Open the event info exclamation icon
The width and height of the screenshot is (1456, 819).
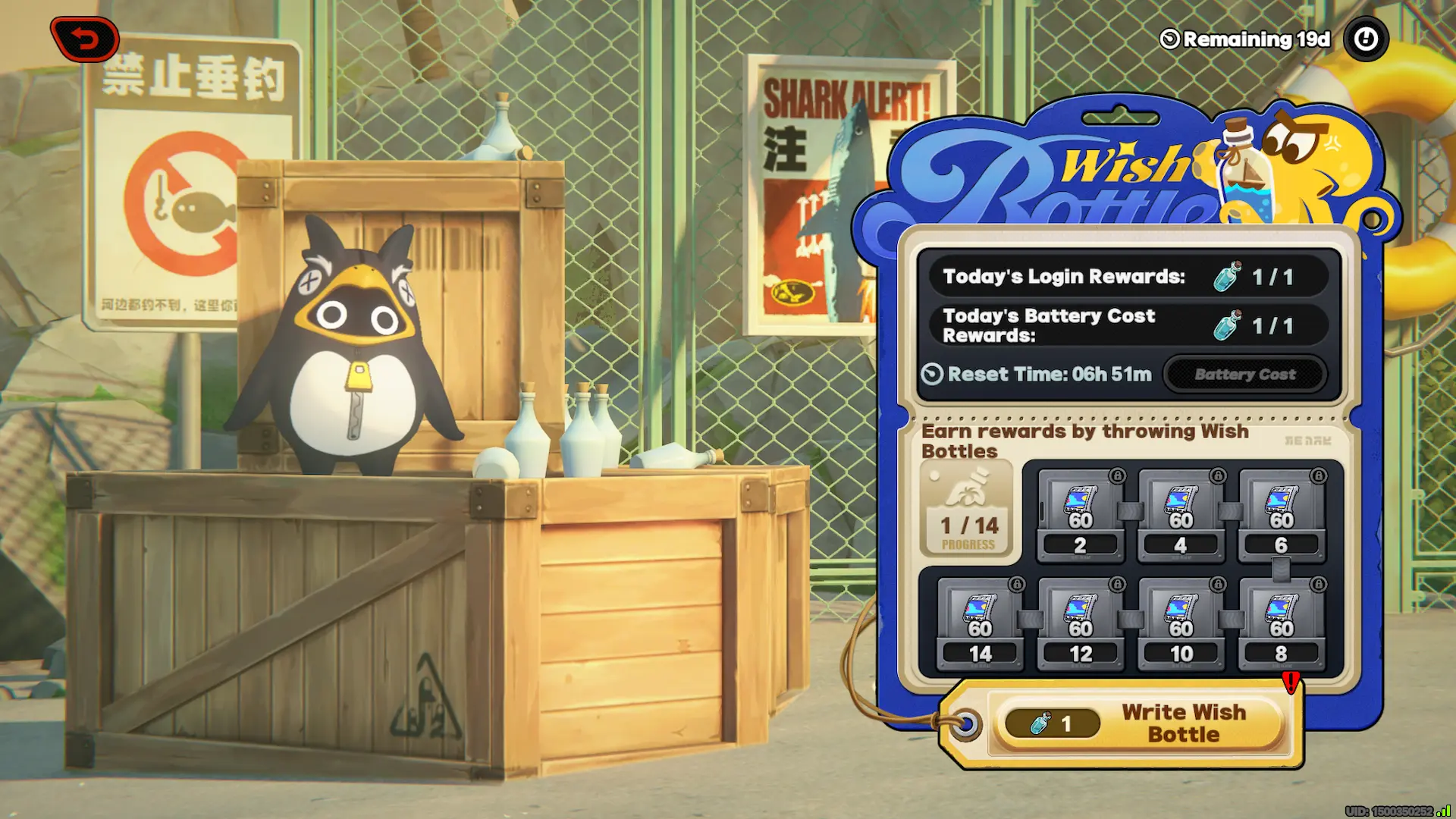[1366, 39]
